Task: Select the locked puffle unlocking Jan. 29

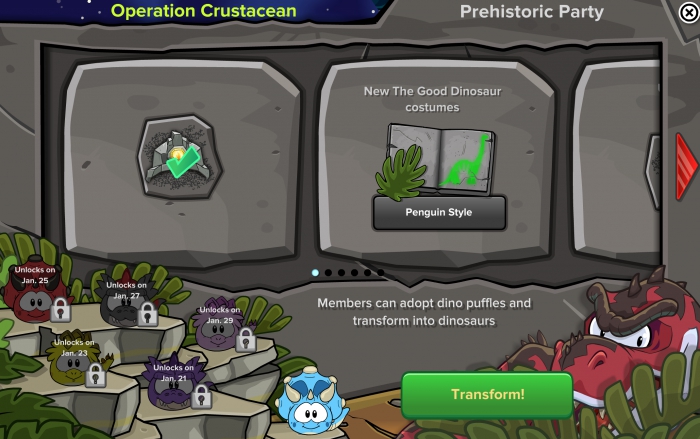Action: (218, 332)
